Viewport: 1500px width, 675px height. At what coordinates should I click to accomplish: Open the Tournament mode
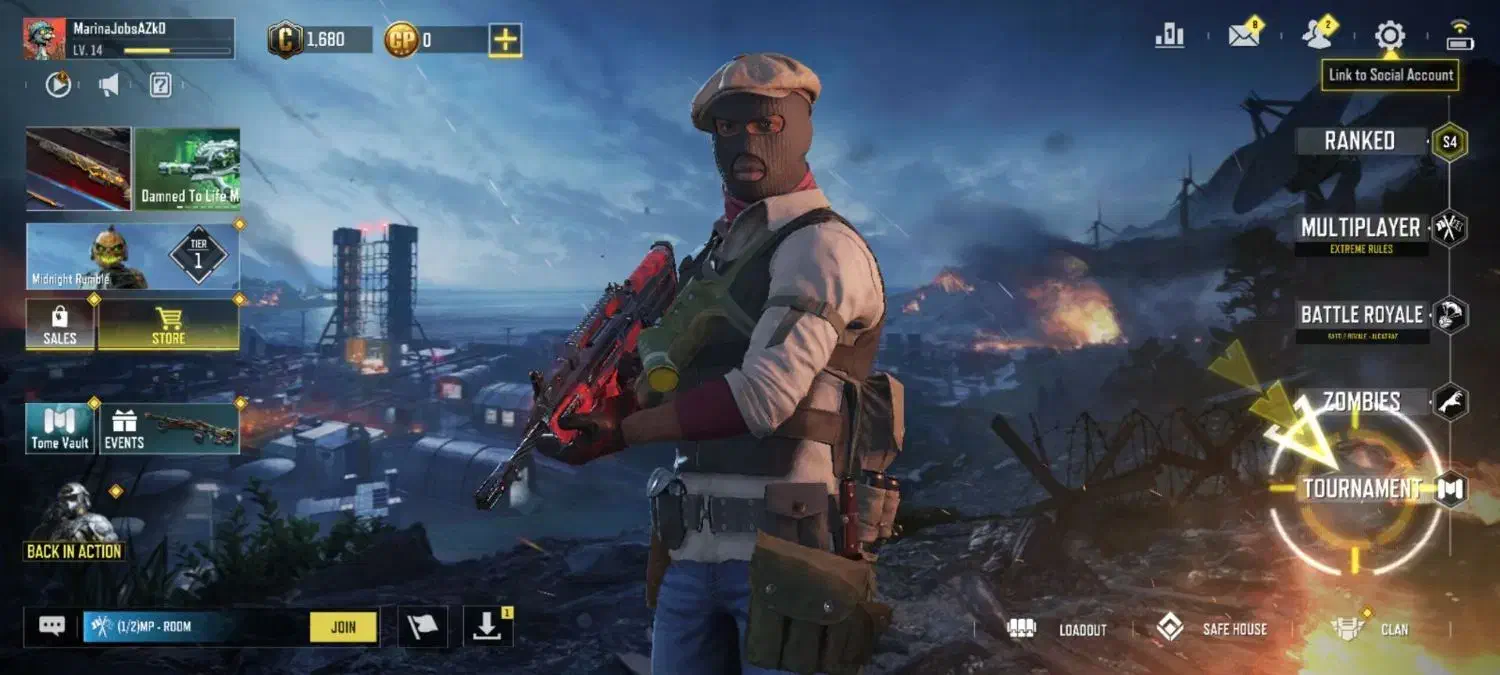coord(1361,489)
